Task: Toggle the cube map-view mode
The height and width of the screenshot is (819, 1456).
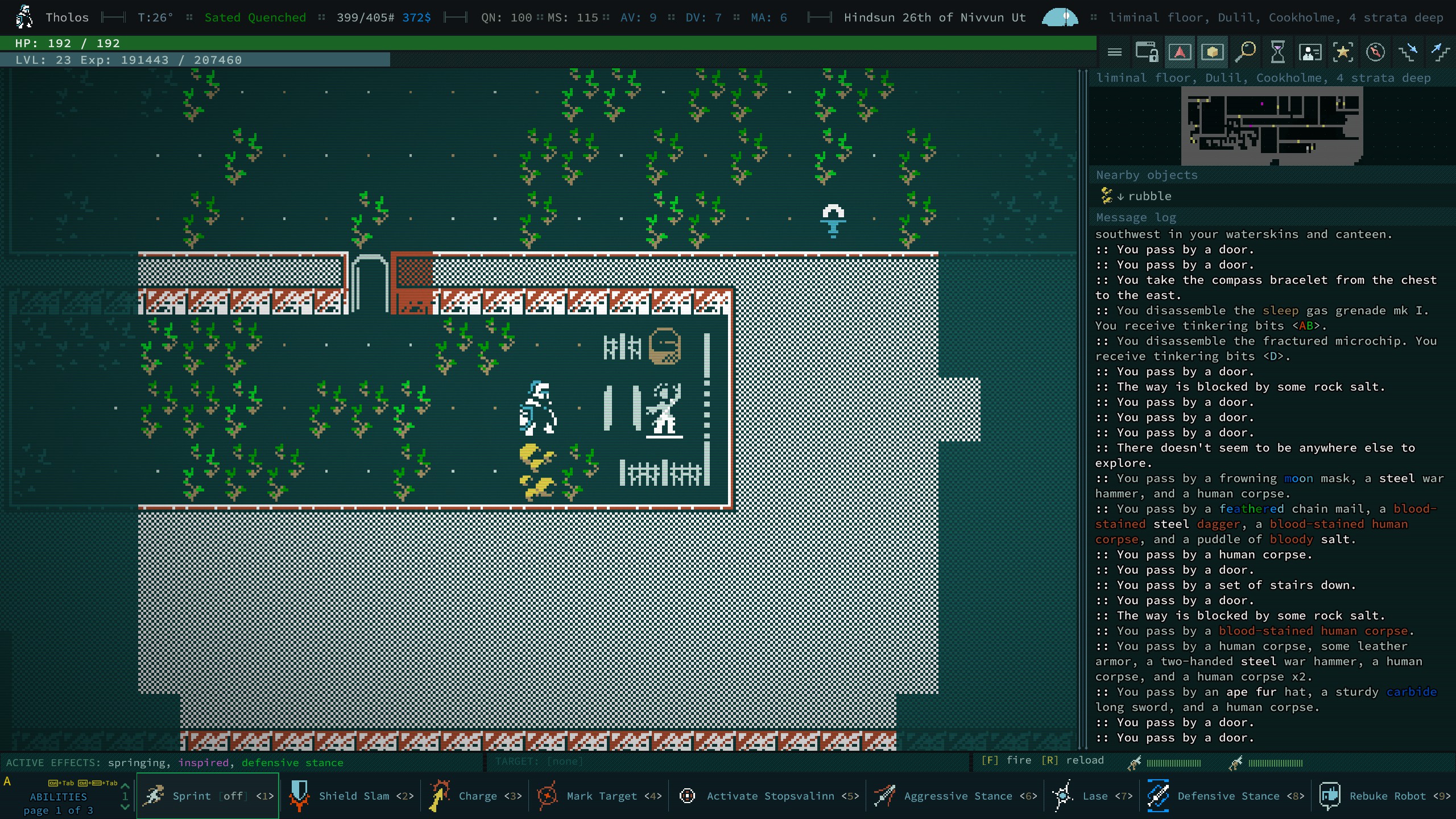Action: pyautogui.click(x=1213, y=52)
